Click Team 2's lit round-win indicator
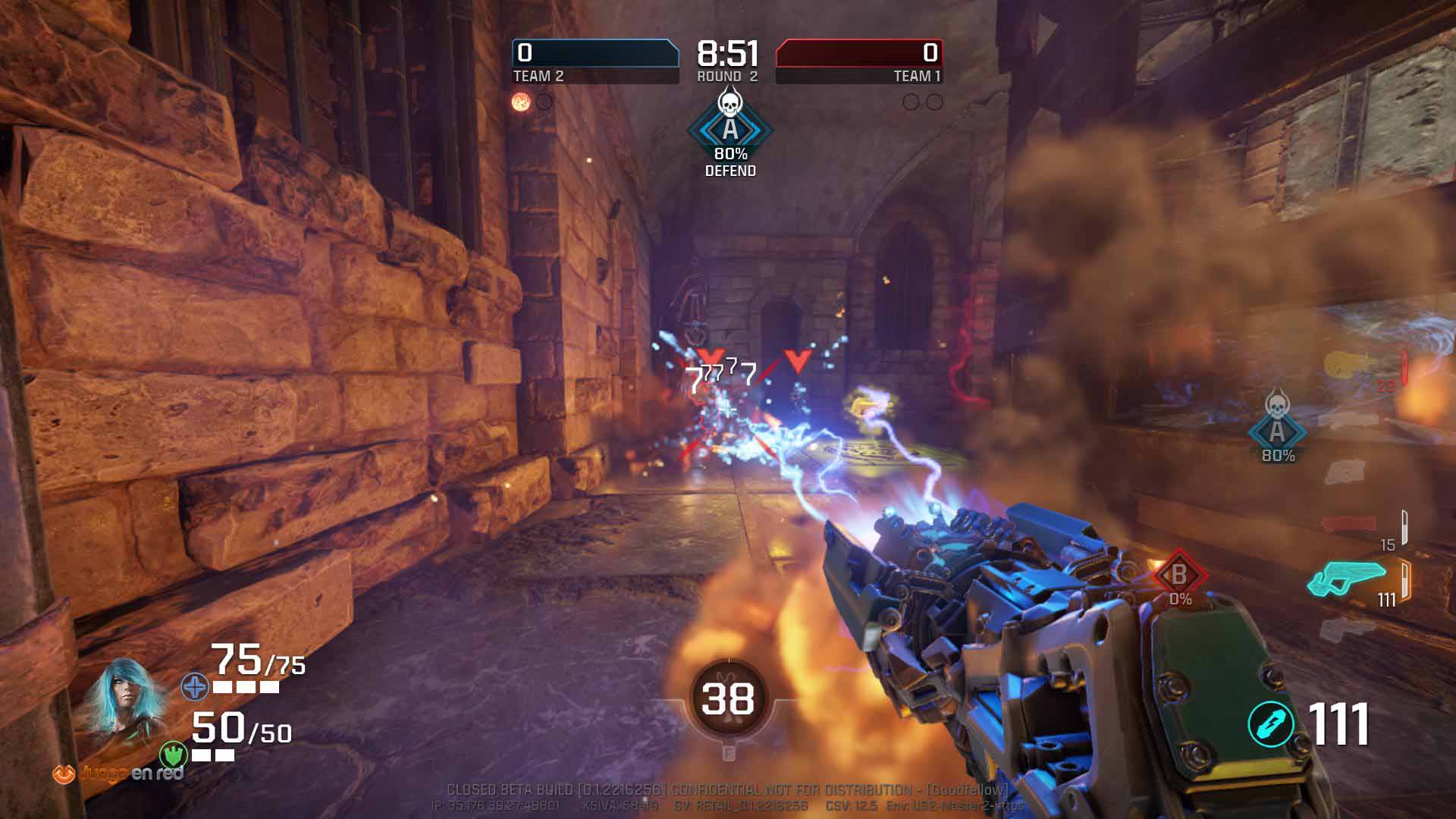 coord(521,102)
